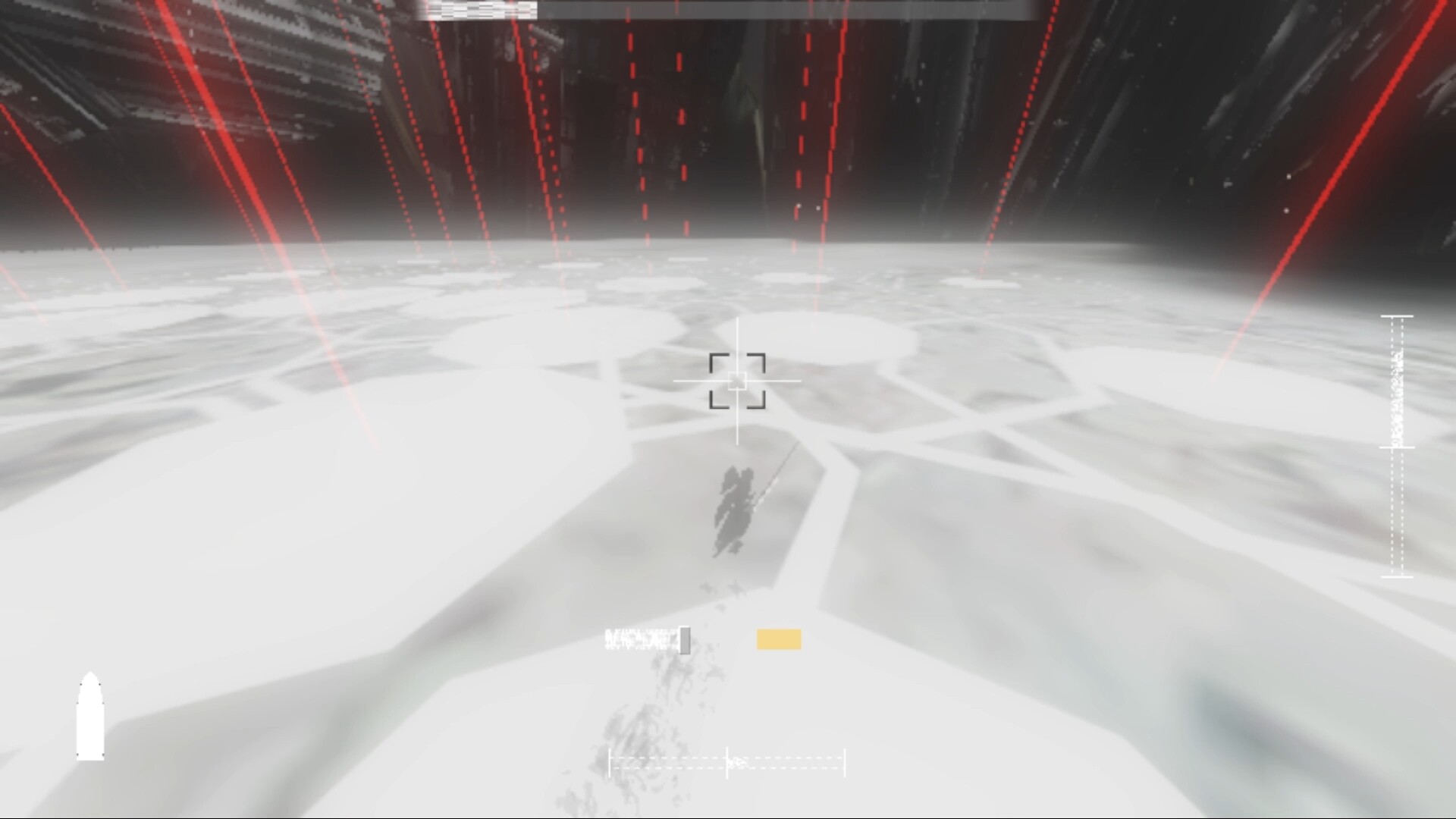Select the small glitched text readout
Image resolution: width=1456 pixels, height=819 pixels.
click(x=641, y=639)
